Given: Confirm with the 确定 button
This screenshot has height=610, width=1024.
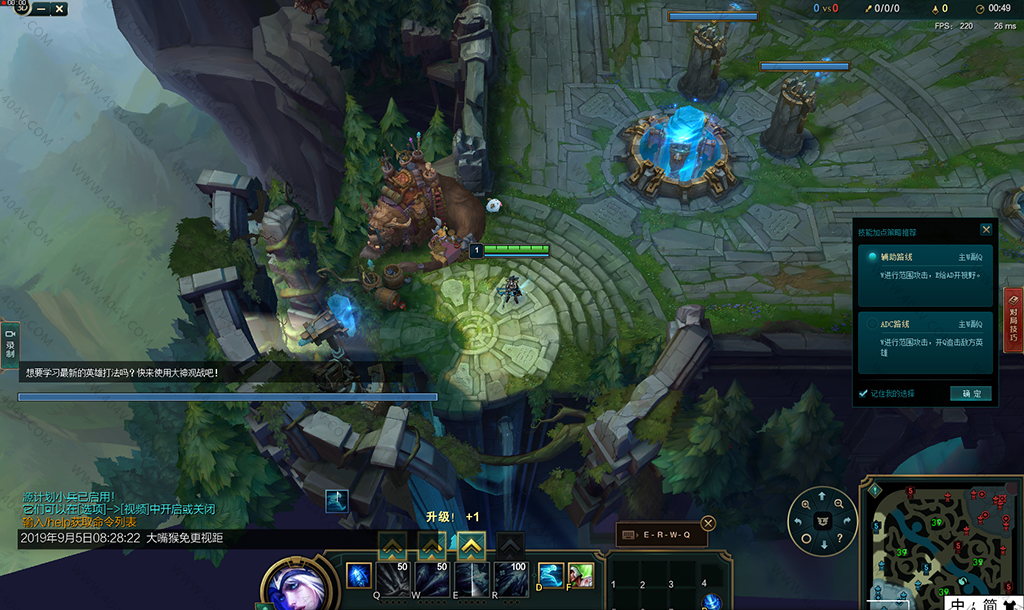Looking at the screenshot, I should (970, 394).
